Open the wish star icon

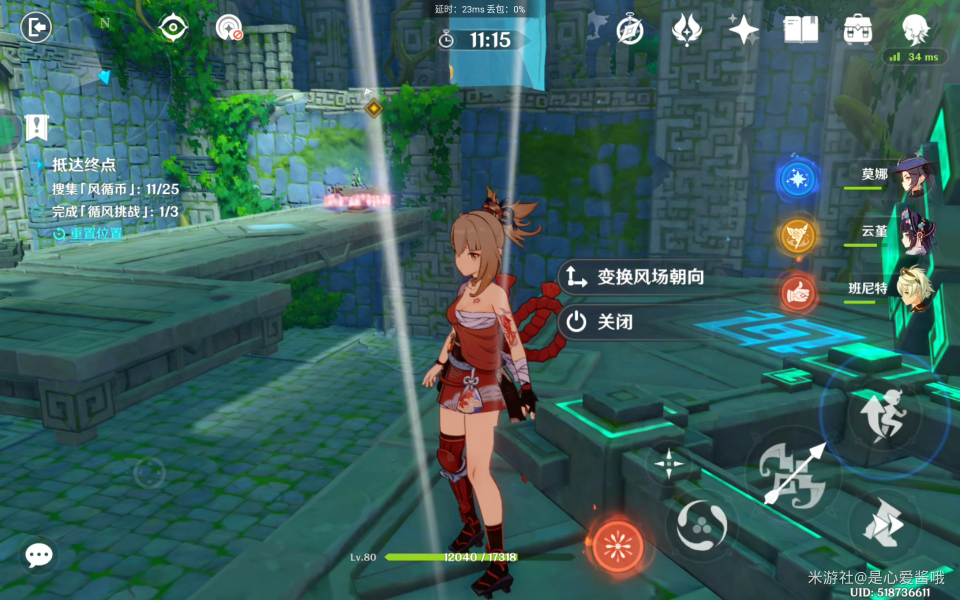click(743, 30)
